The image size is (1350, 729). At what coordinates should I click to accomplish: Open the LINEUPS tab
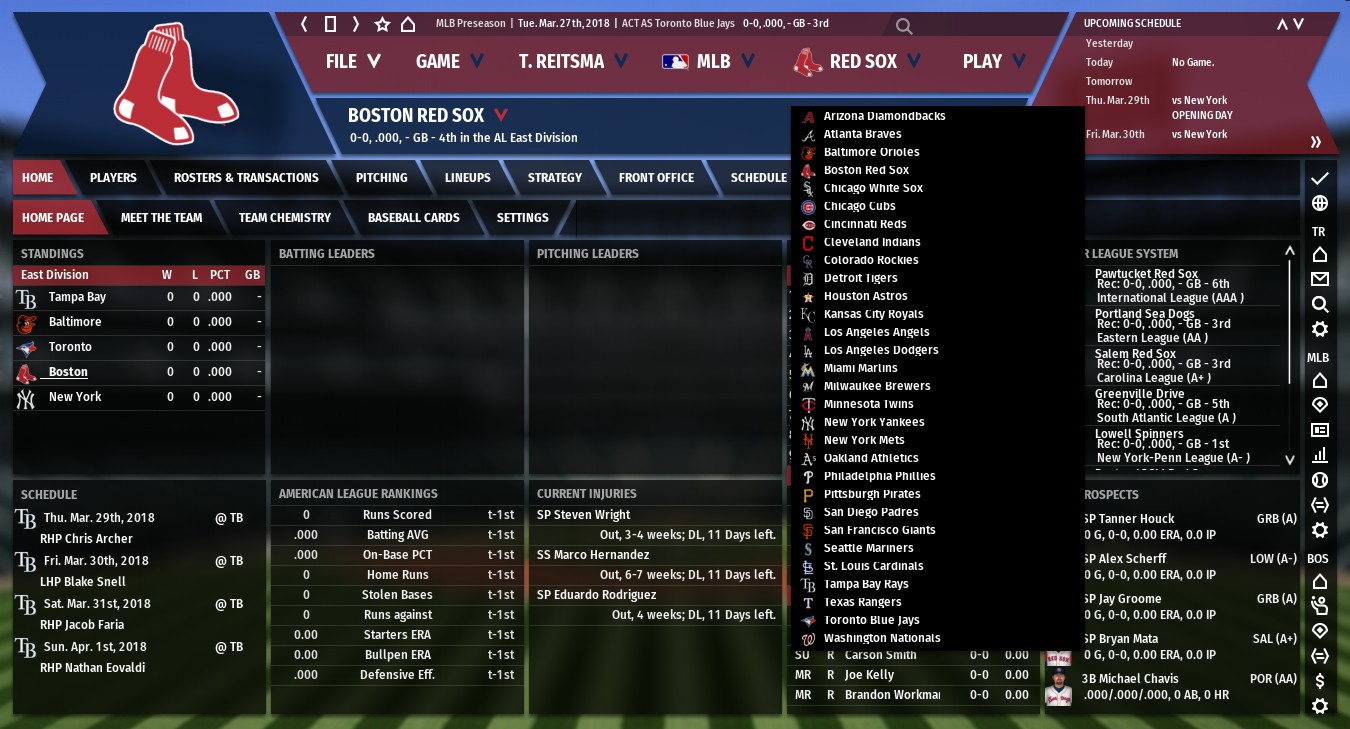pyautogui.click(x=467, y=178)
